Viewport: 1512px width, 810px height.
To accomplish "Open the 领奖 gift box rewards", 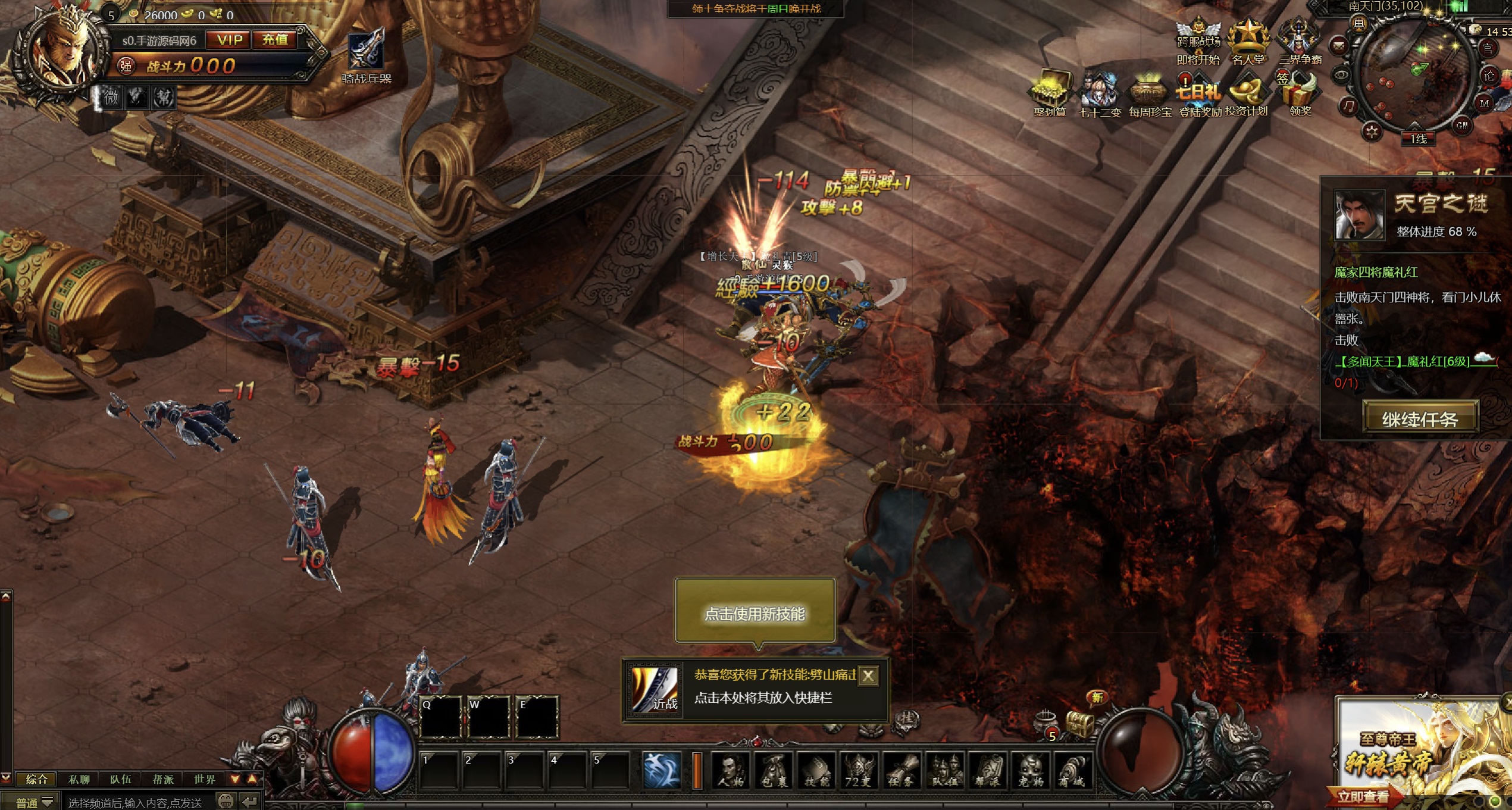I will 1300,95.
